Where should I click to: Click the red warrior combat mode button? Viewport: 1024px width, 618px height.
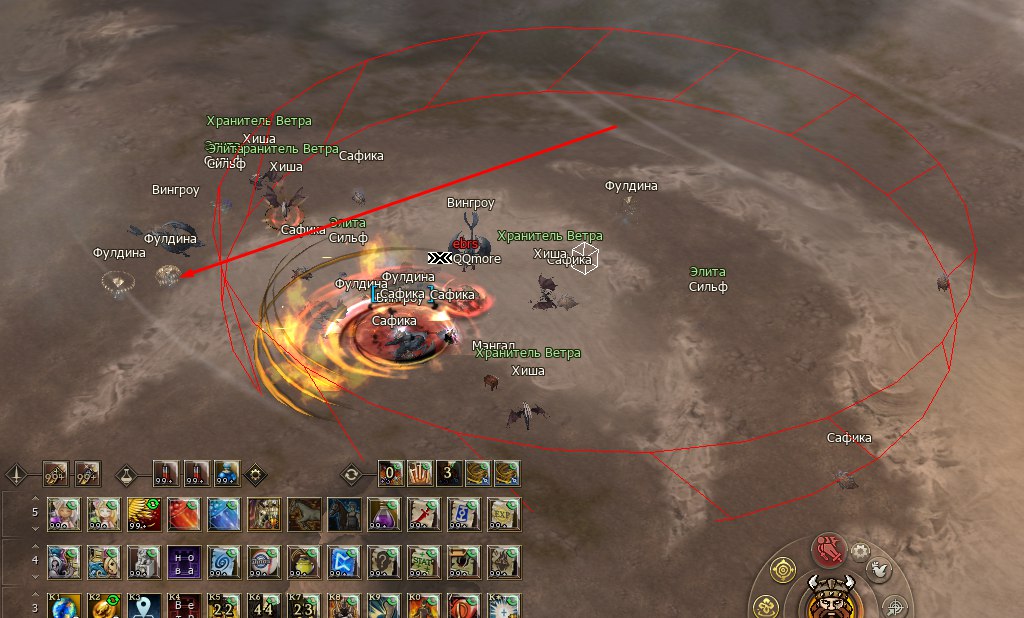(828, 549)
